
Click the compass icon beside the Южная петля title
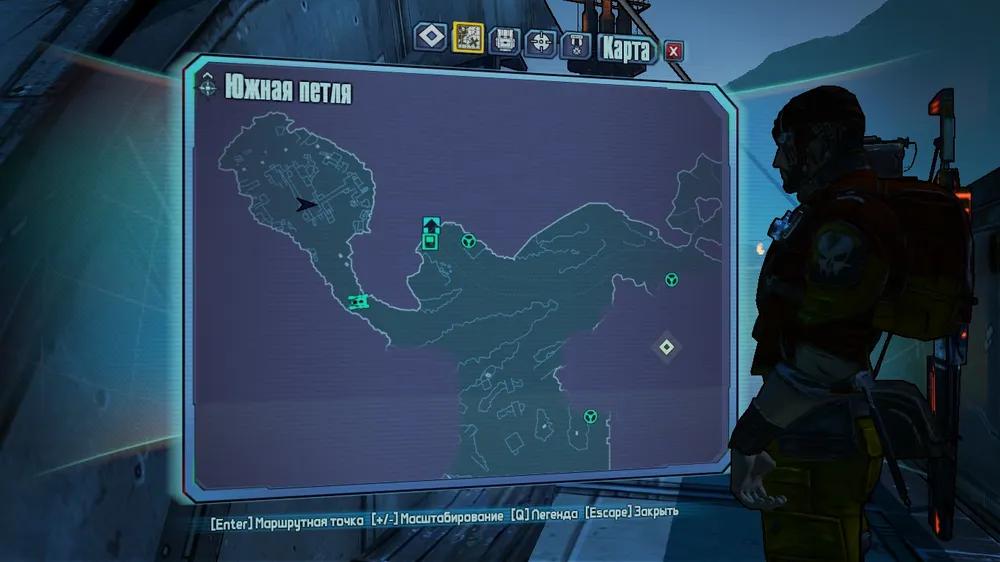point(207,87)
